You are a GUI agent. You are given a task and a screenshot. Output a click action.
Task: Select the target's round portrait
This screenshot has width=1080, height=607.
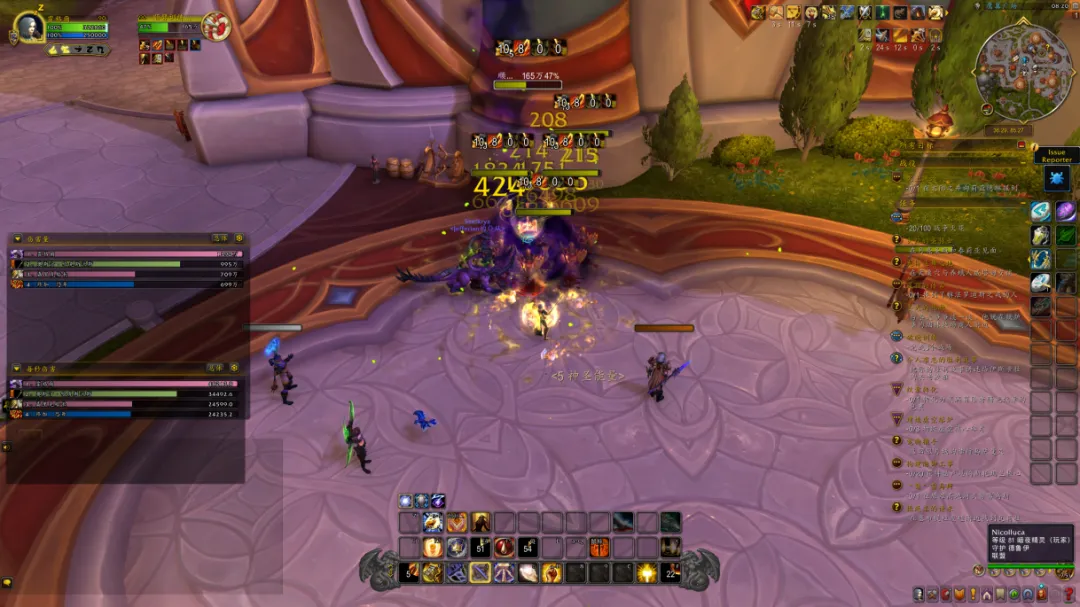pyautogui.click(x=215, y=25)
